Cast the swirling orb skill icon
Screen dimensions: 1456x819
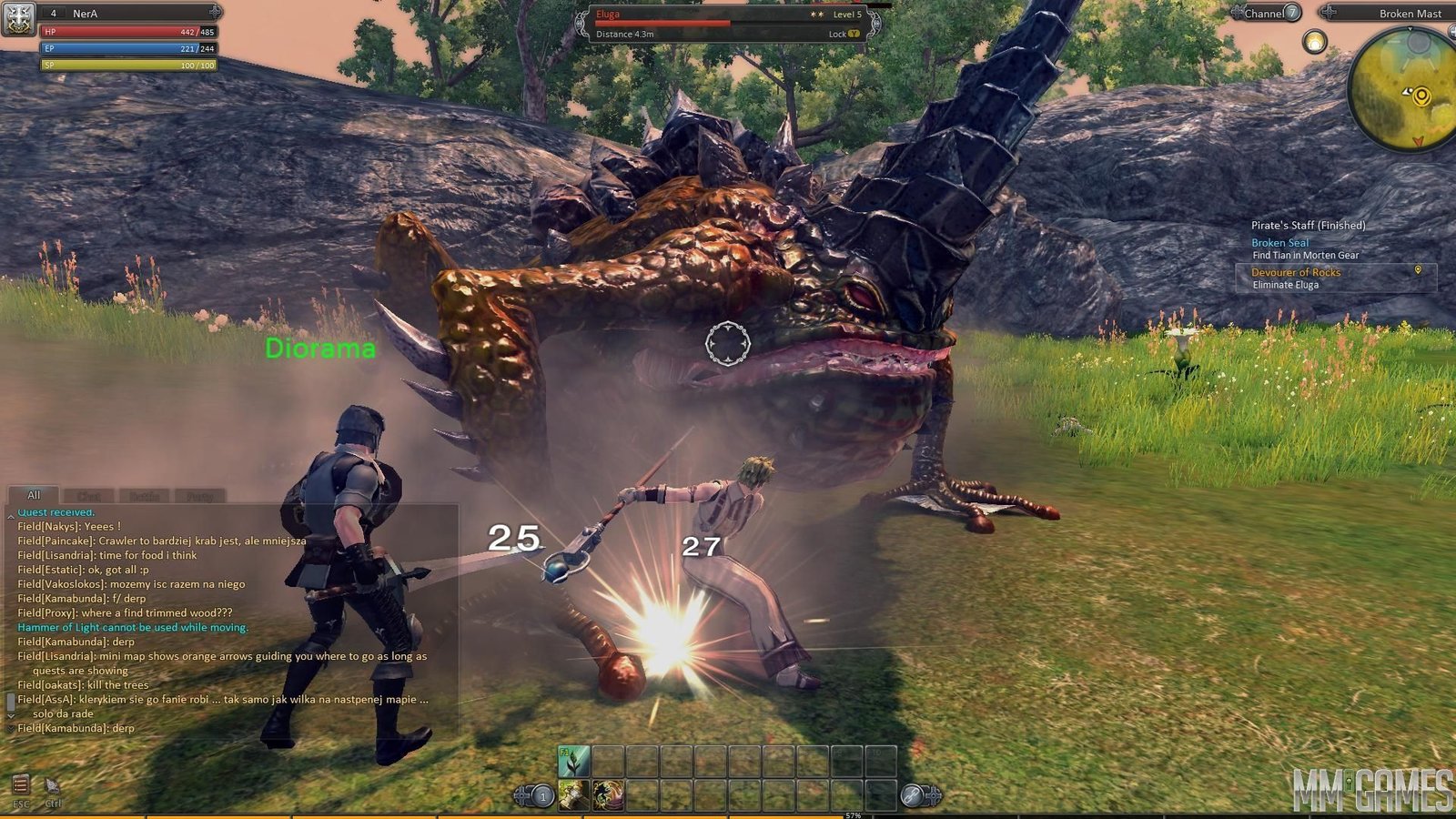pyautogui.click(x=608, y=795)
